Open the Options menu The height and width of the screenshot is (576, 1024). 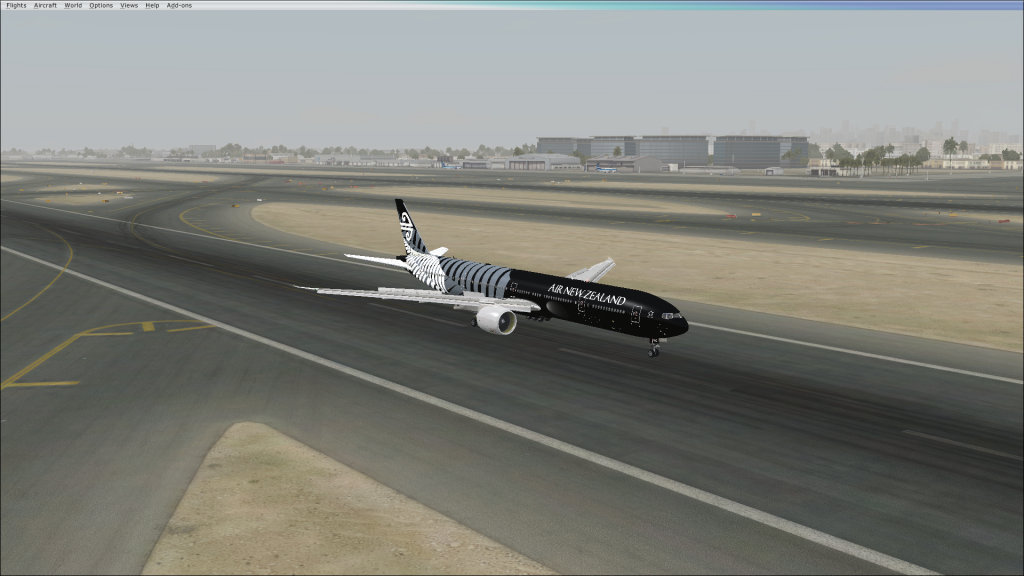(101, 5)
